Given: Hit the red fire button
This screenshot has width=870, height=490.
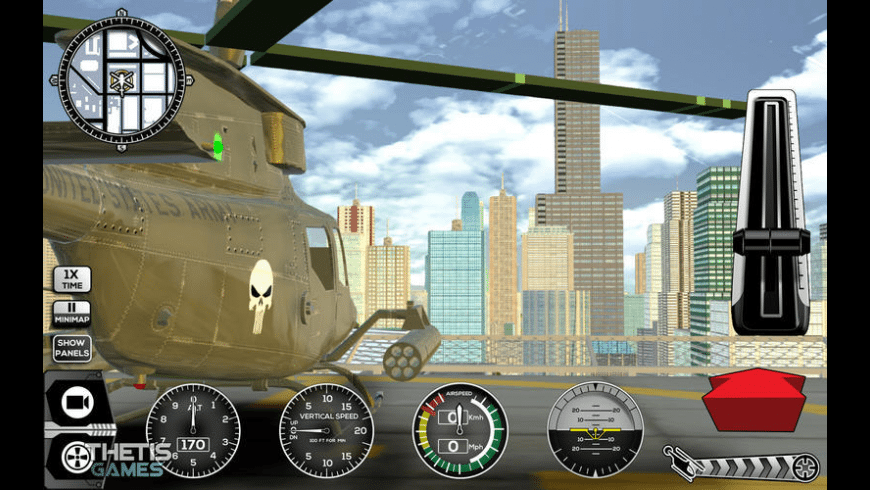Looking at the screenshot, I should coord(753,398).
